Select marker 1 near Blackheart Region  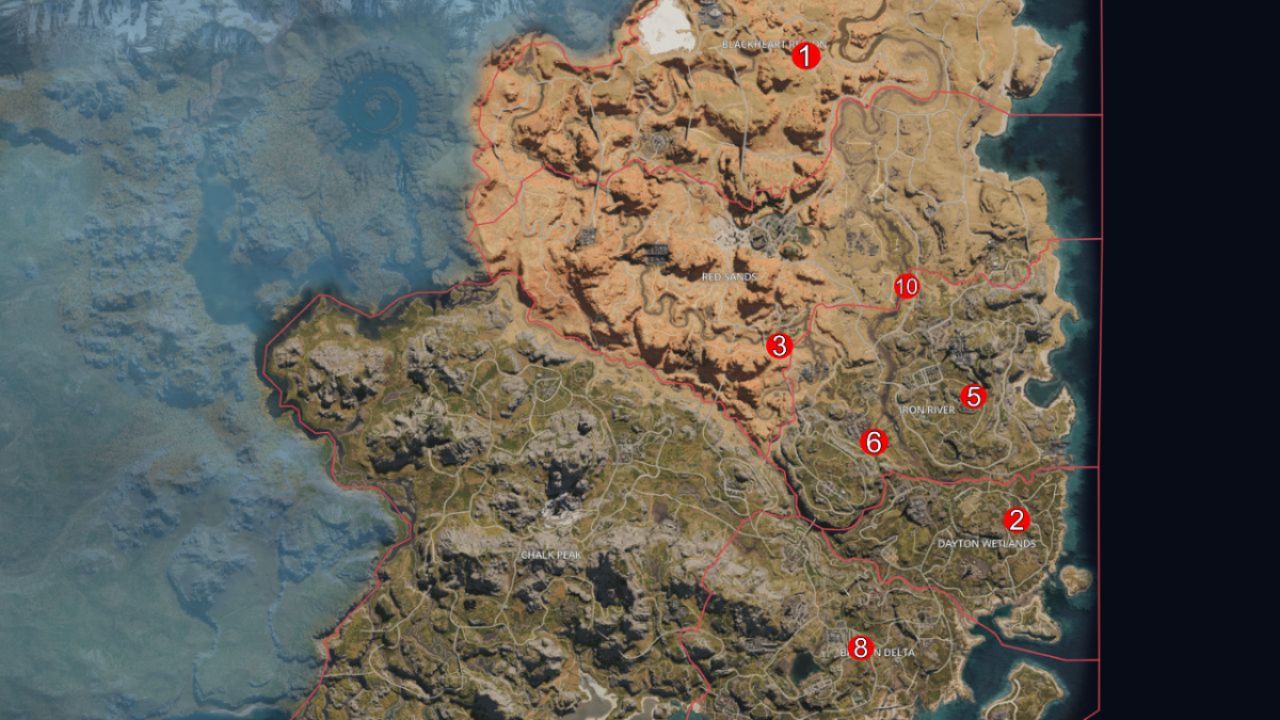806,58
